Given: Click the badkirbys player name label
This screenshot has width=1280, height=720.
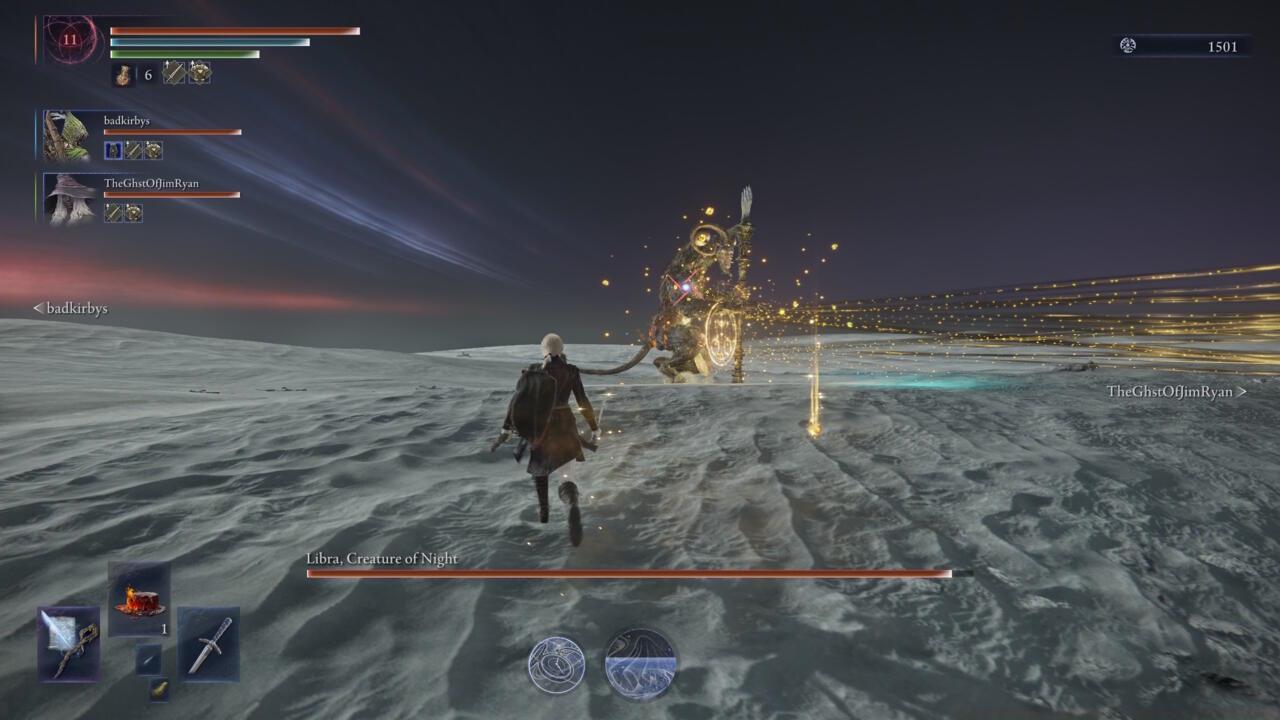Looking at the screenshot, I should tap(126, 120).
